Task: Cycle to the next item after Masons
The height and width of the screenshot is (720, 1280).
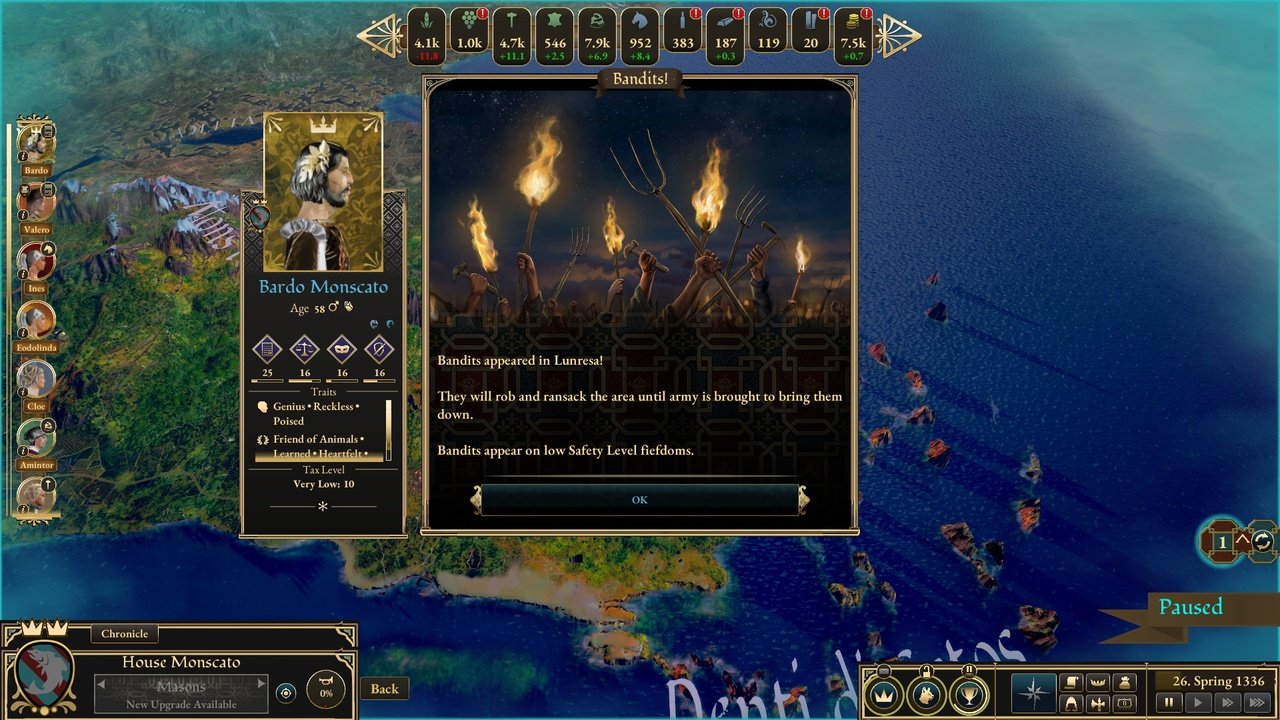Action: coord(262,684)
